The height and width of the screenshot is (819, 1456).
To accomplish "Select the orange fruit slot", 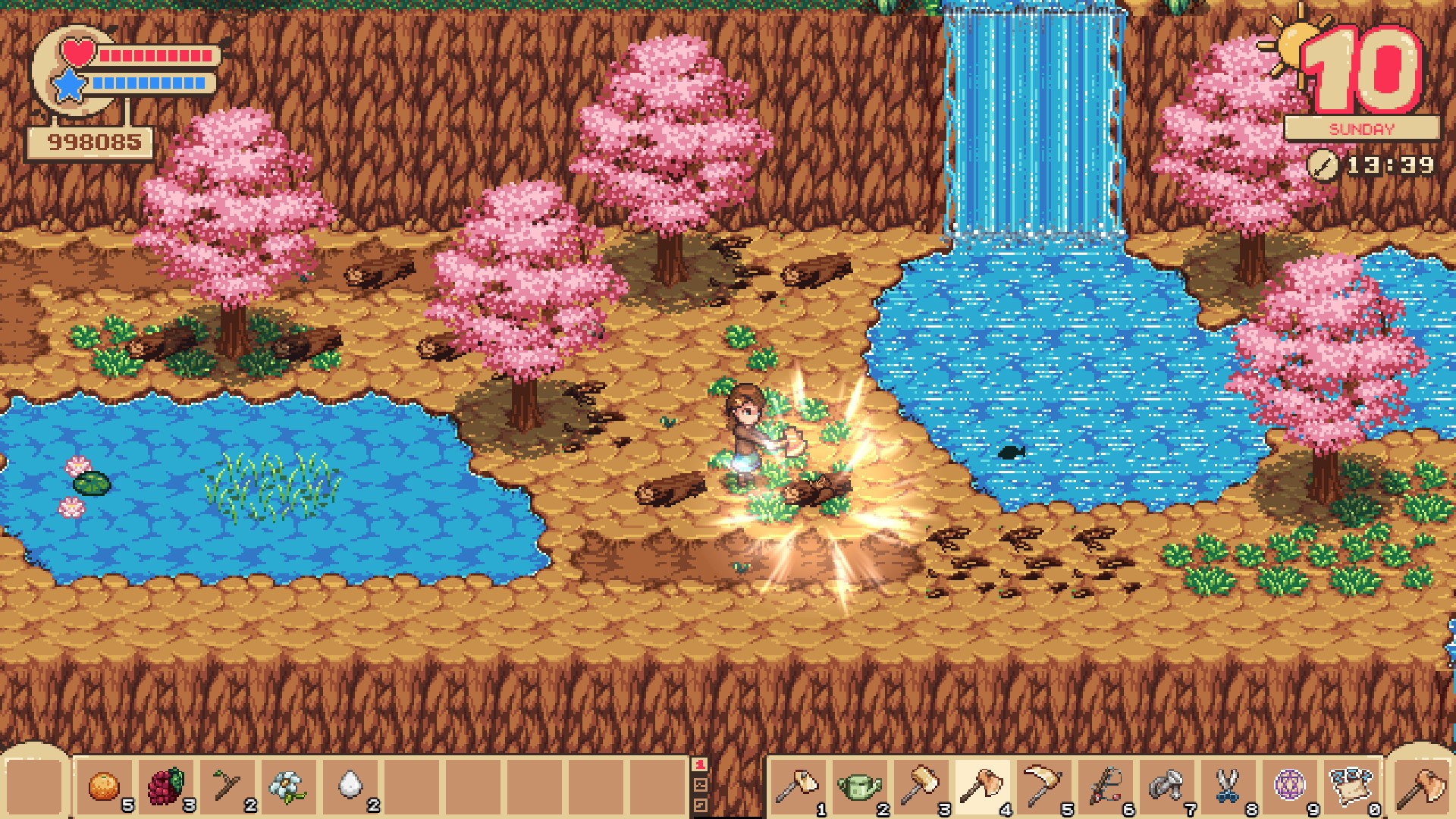I will click(103, 787).
